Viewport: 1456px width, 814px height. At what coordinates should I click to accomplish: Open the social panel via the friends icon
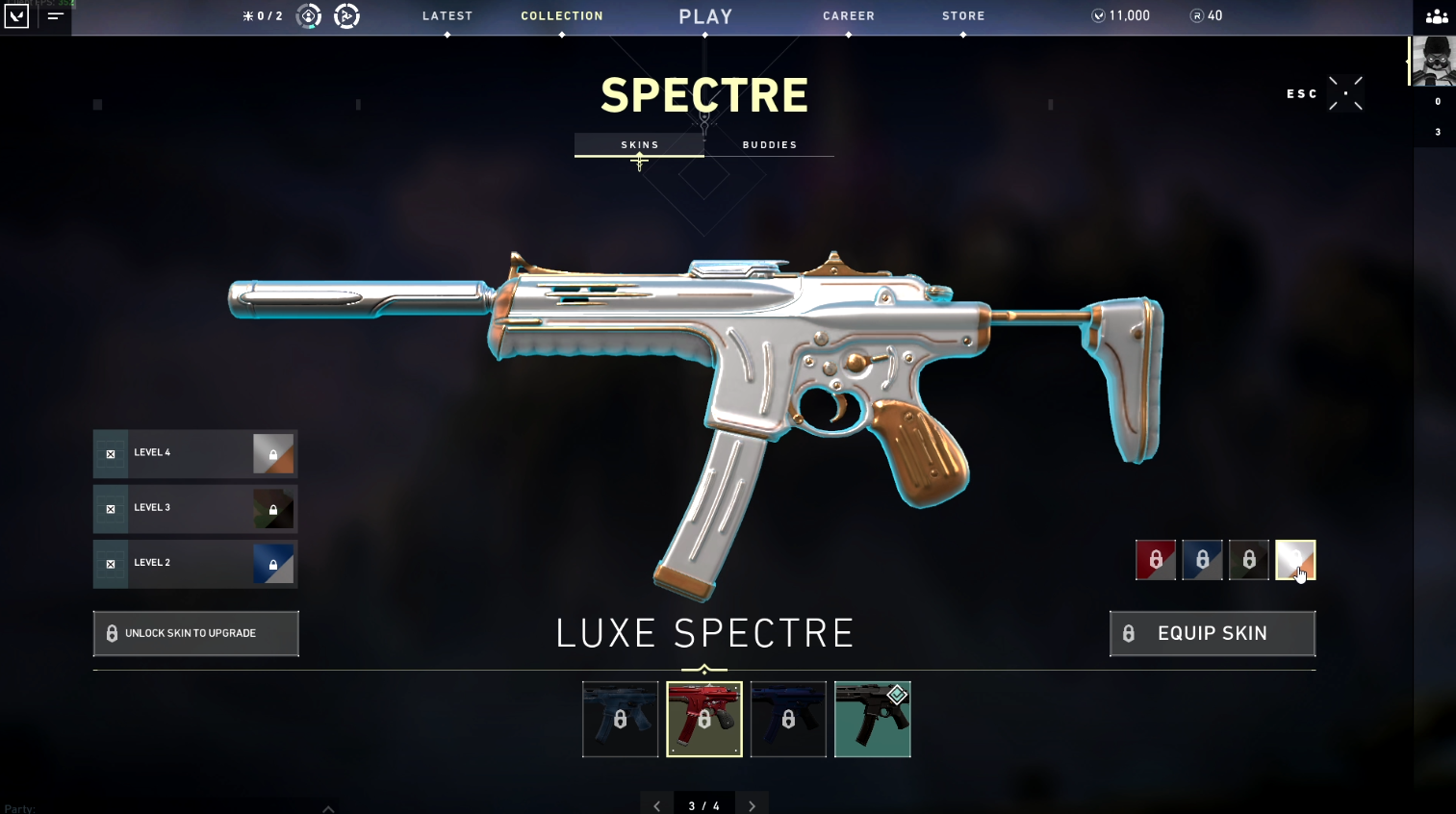(1436, 16)
